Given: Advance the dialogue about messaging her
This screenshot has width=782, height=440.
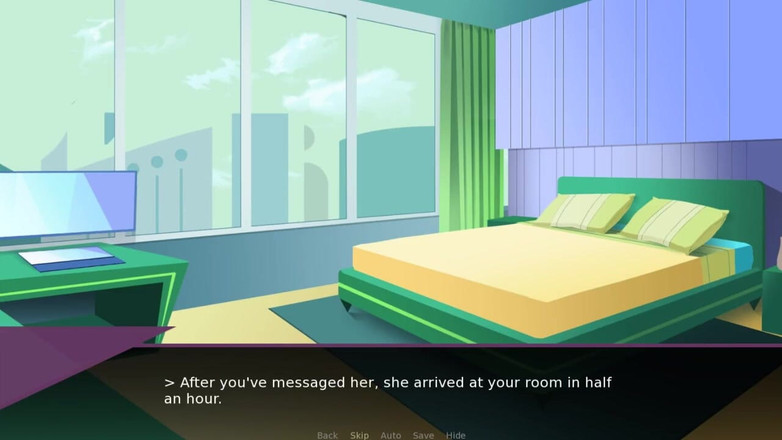Looking at the screenshot, I should [x=388, y=390].
